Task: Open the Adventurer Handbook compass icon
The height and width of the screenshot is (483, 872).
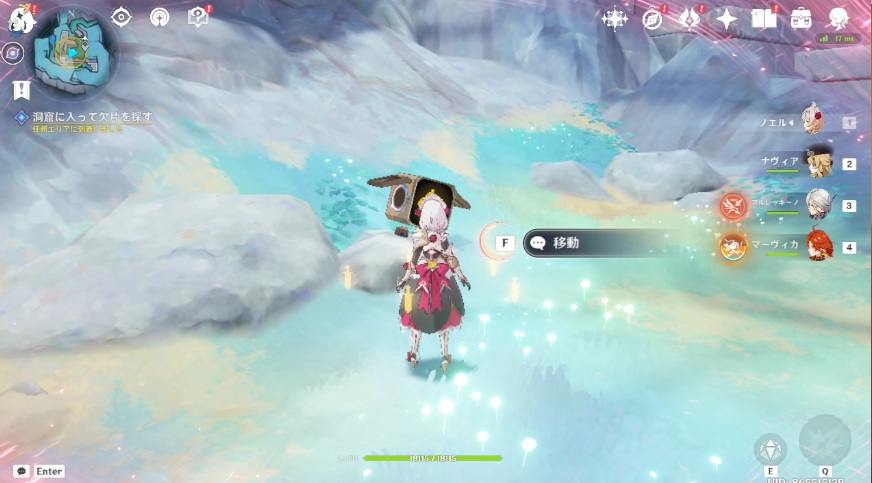Action: click(x=652, y=19)
